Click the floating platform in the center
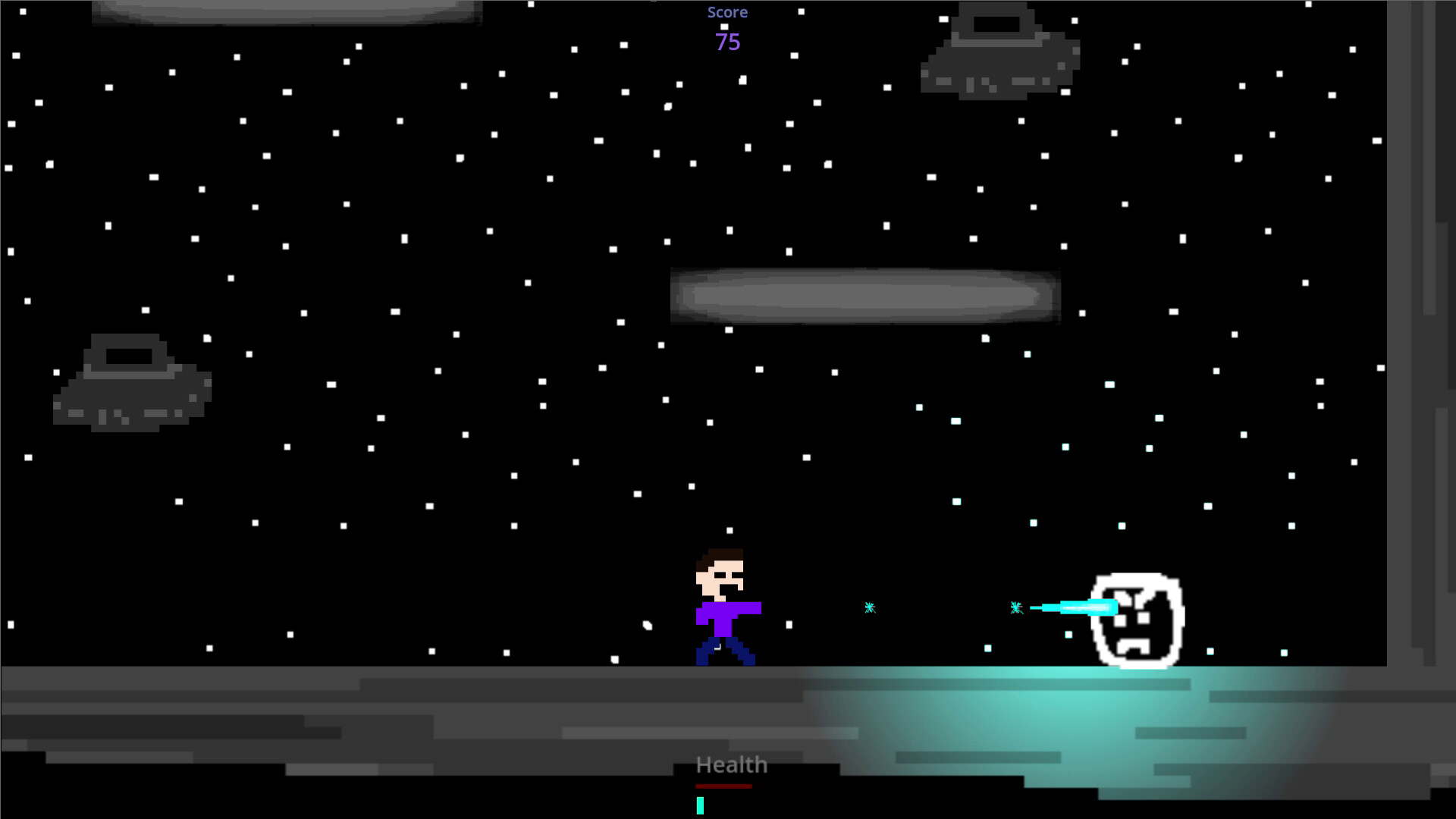Viewport: 1456px width, 819px height. [x=864, y=296]
